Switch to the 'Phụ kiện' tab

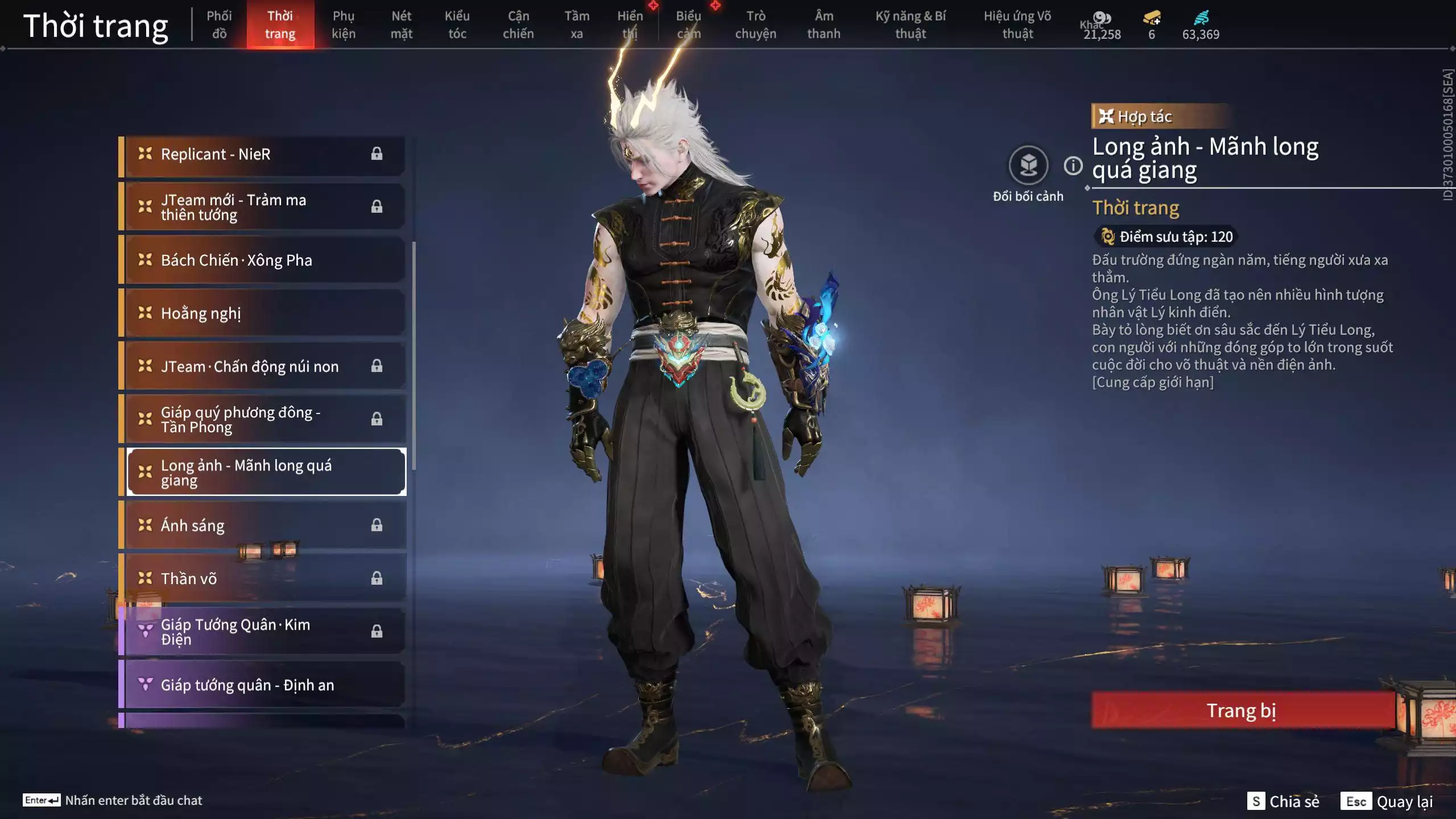click(345, 24)
